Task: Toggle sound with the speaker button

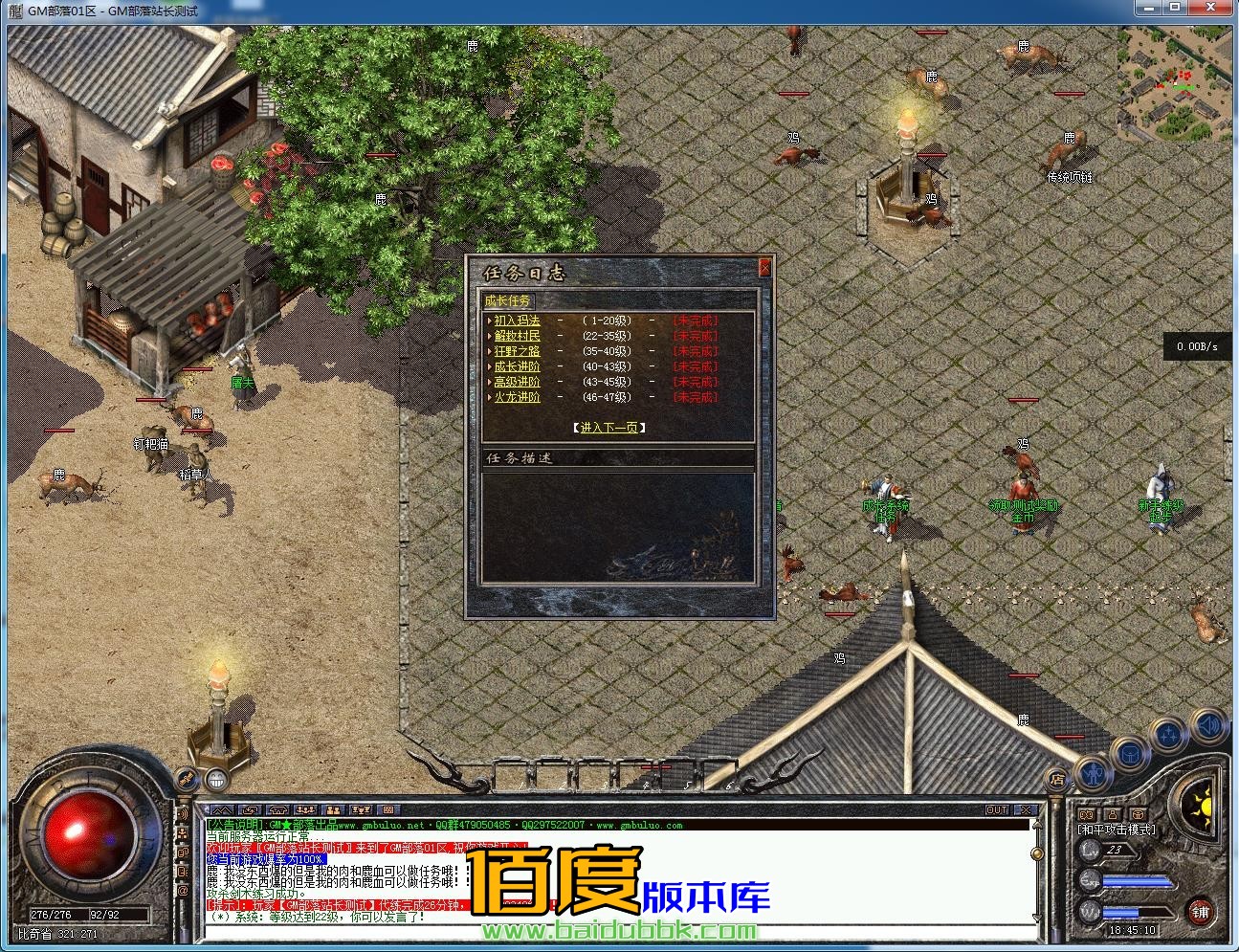Action: (x=1207, y=724)
